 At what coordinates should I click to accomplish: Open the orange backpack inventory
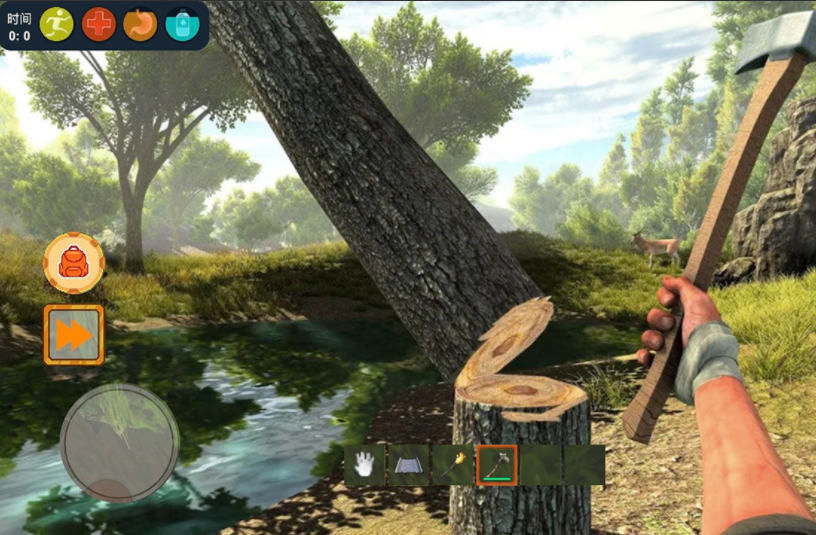click(x=74, y=263)
